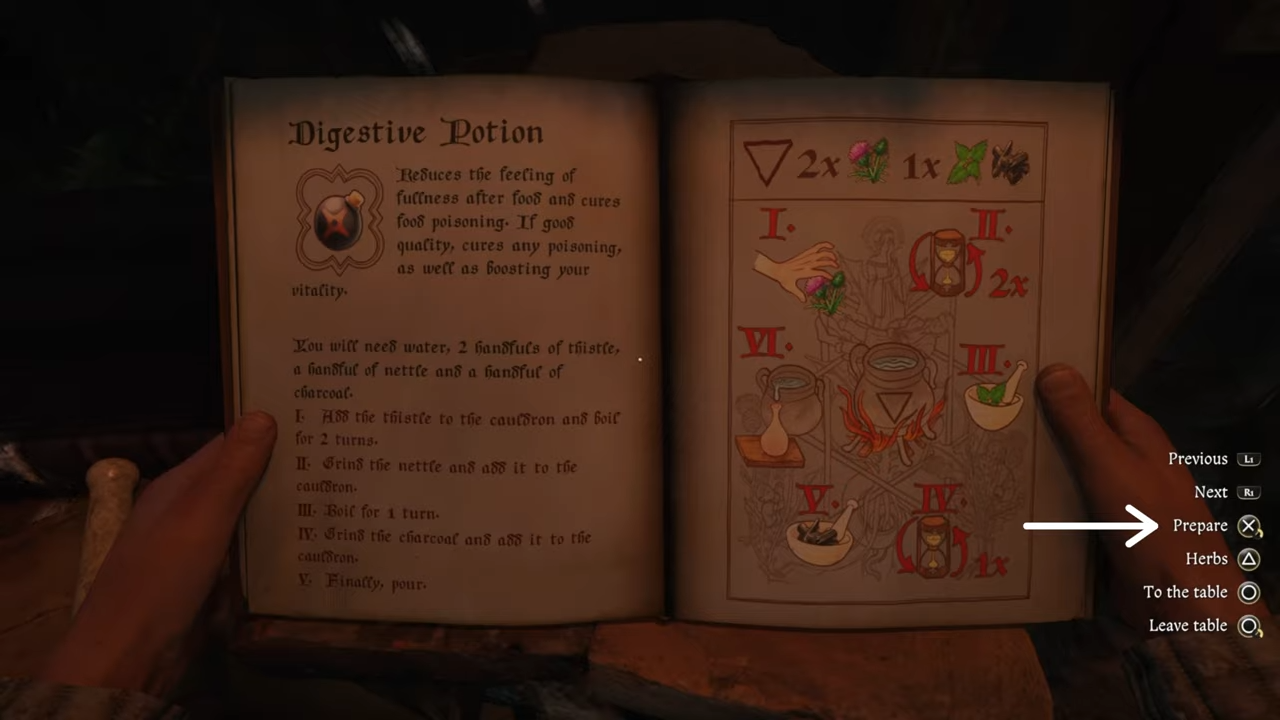Screen dimensions: 1280x720
Task: Click Previous to flip back a page
Action: [x=1198, y=458]
